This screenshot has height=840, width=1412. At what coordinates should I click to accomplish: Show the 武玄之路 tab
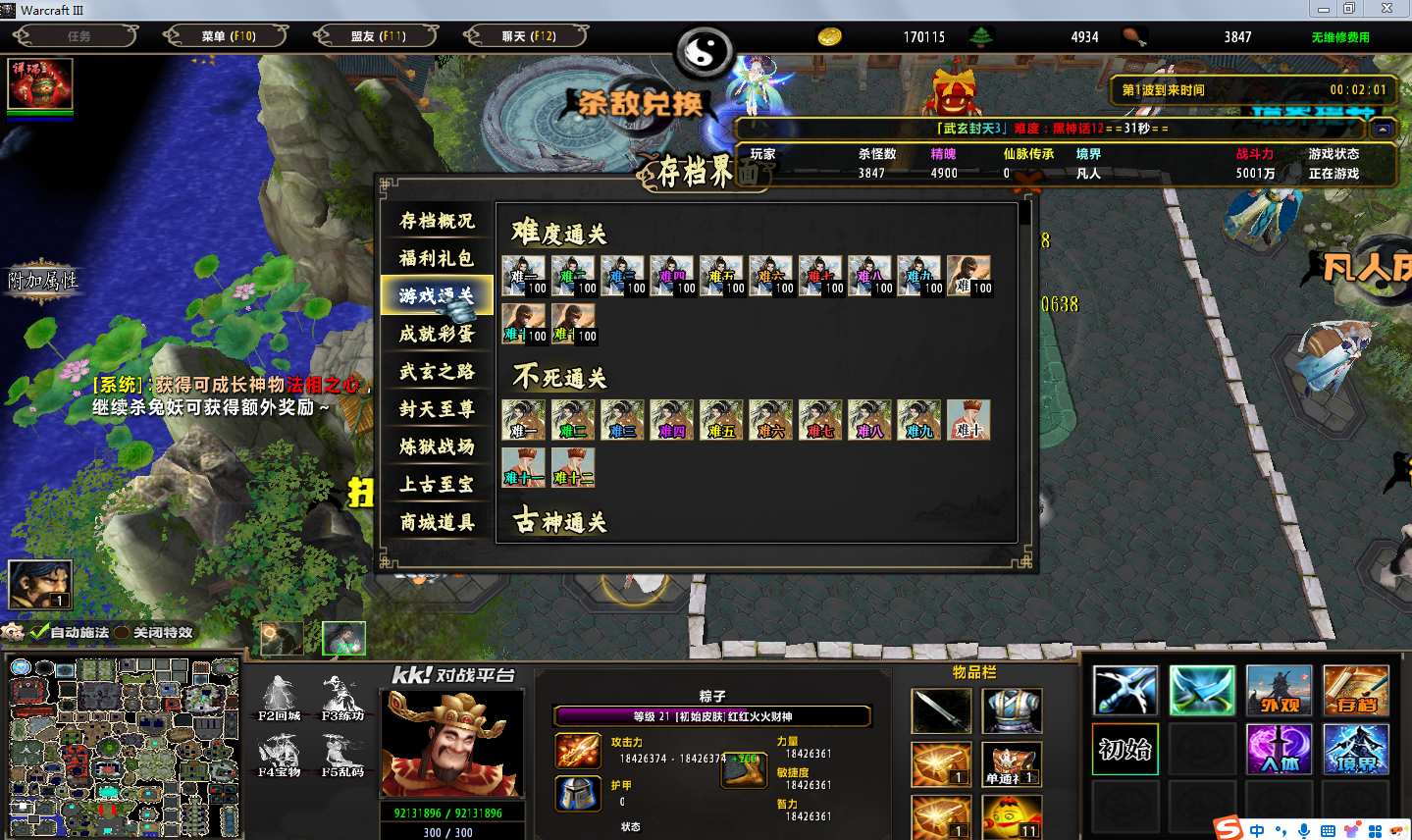tap(437, 371)
